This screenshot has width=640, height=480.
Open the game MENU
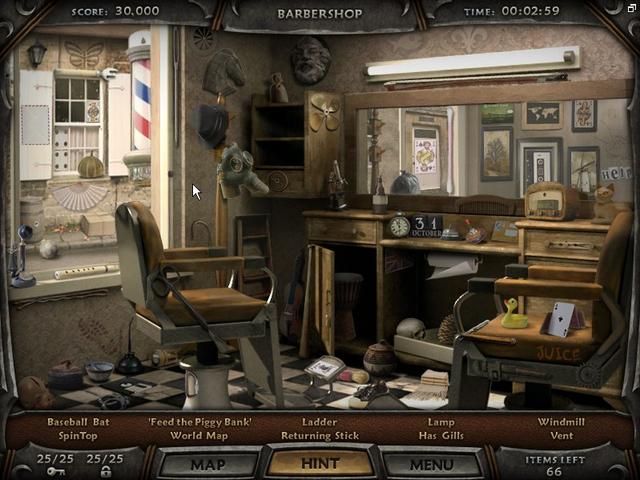[x=432, y=464]
